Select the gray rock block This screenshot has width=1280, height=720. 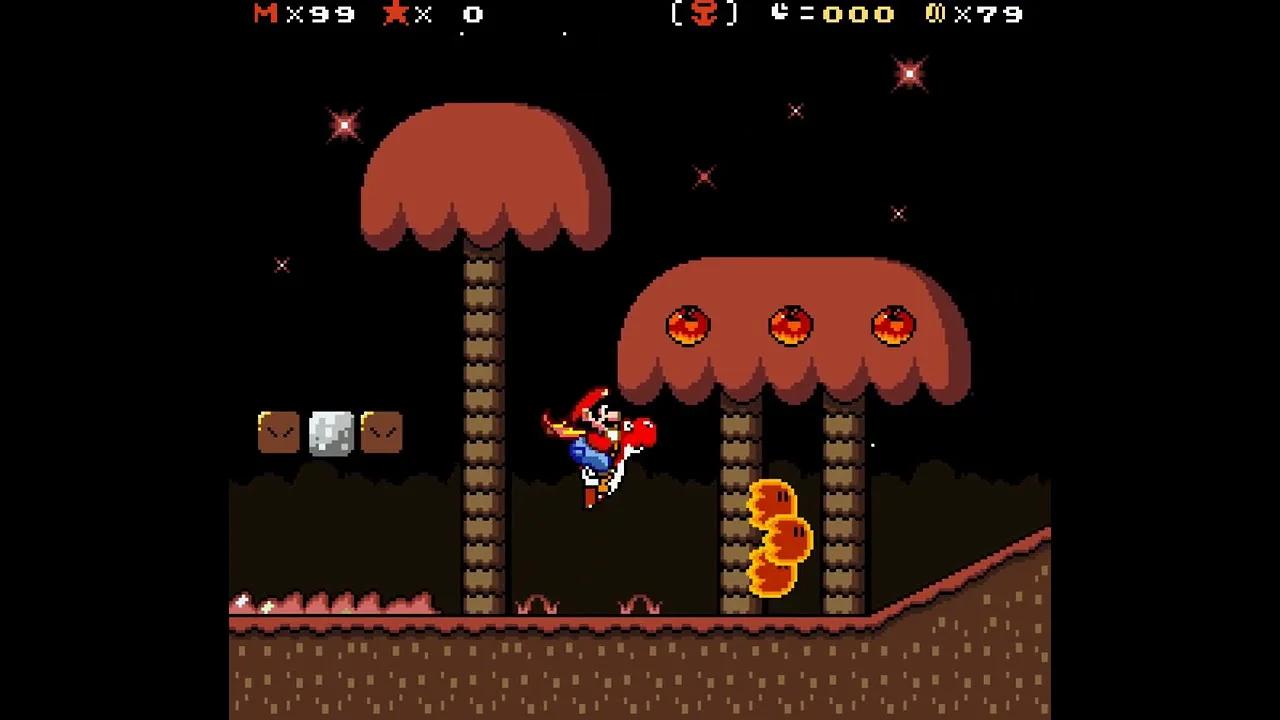click(333, 432)
